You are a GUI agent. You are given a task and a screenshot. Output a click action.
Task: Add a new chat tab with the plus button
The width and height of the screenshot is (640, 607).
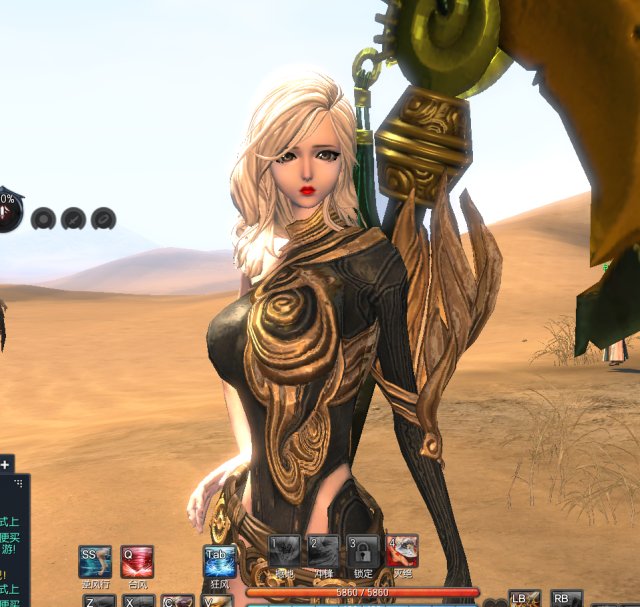click(5, 464)
